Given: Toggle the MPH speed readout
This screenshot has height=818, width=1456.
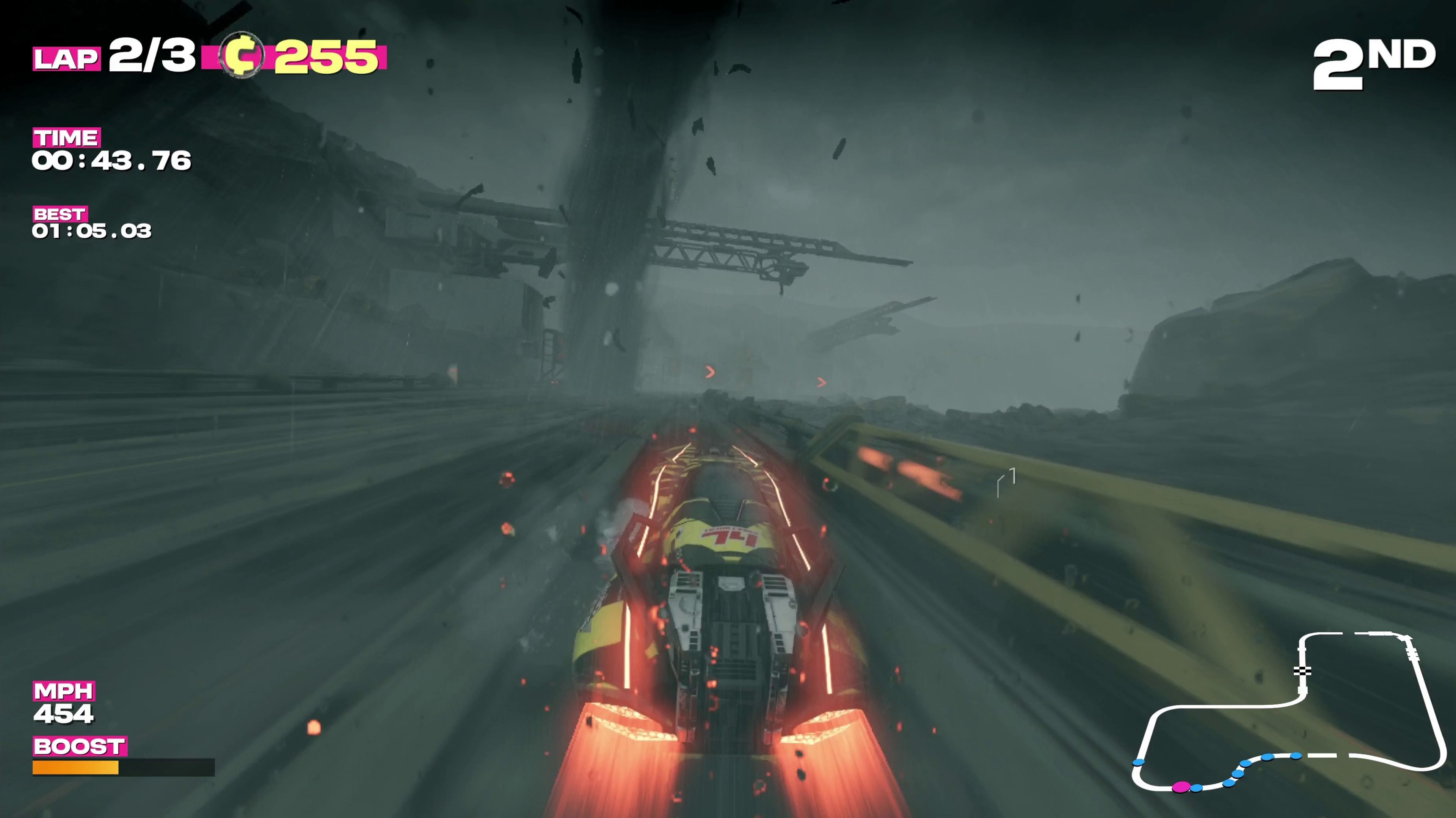Looking at the screenshot, I should [x=65, y=691].
